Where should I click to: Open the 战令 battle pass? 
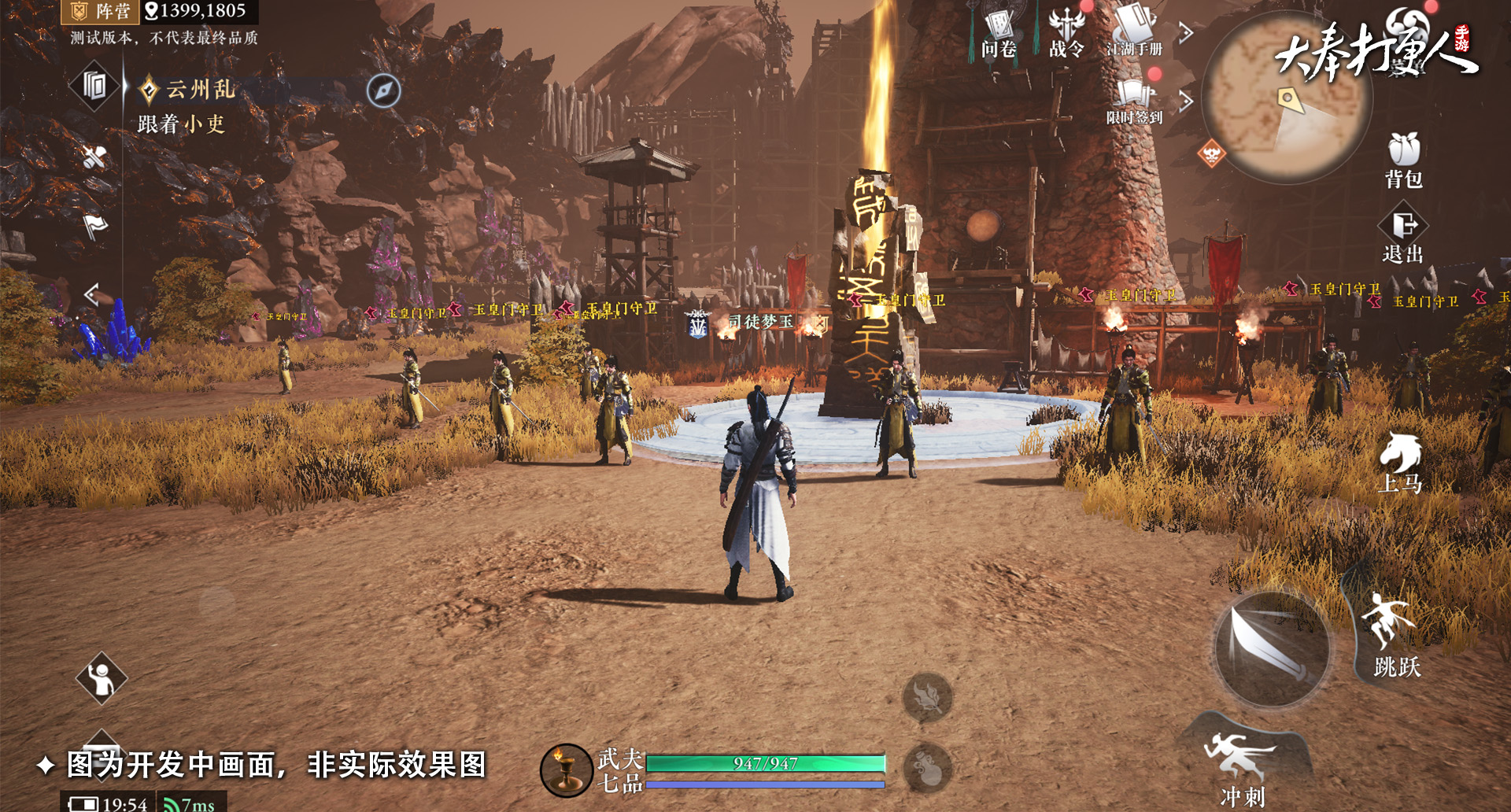point(1066,33)
